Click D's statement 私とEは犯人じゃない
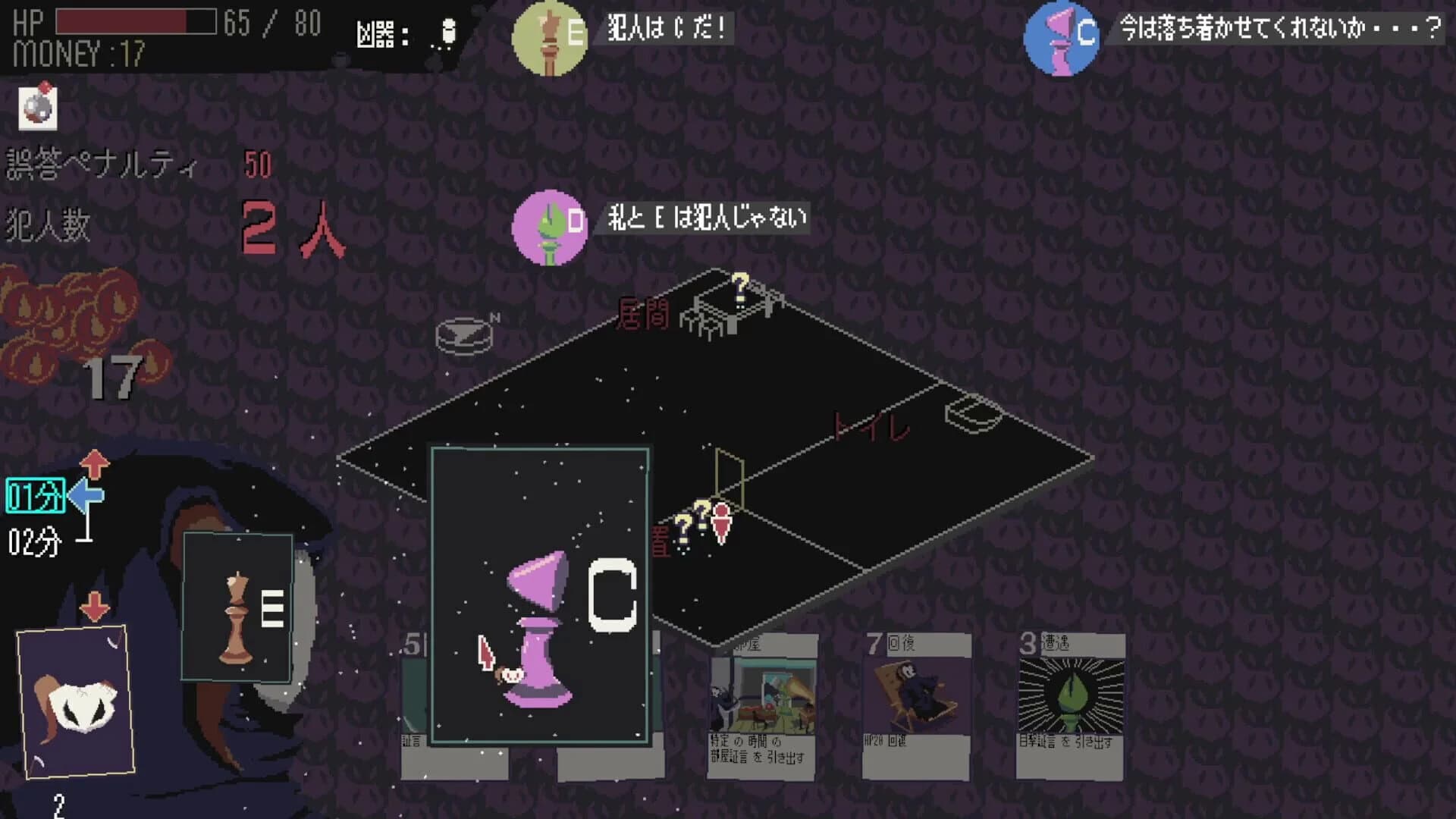The width and height of the screenshot is (1456, 819). tap(705, 220)
